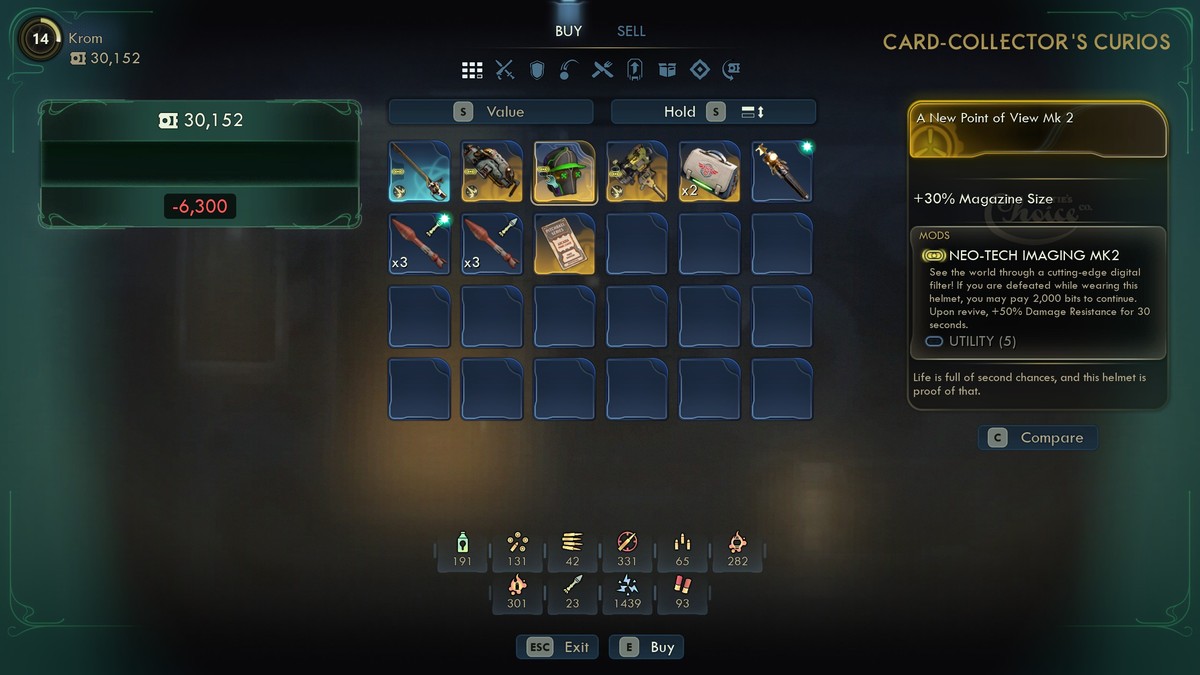The image size is (1200, 675).
Task: Click the Compare button
Action: [1037, 438]
